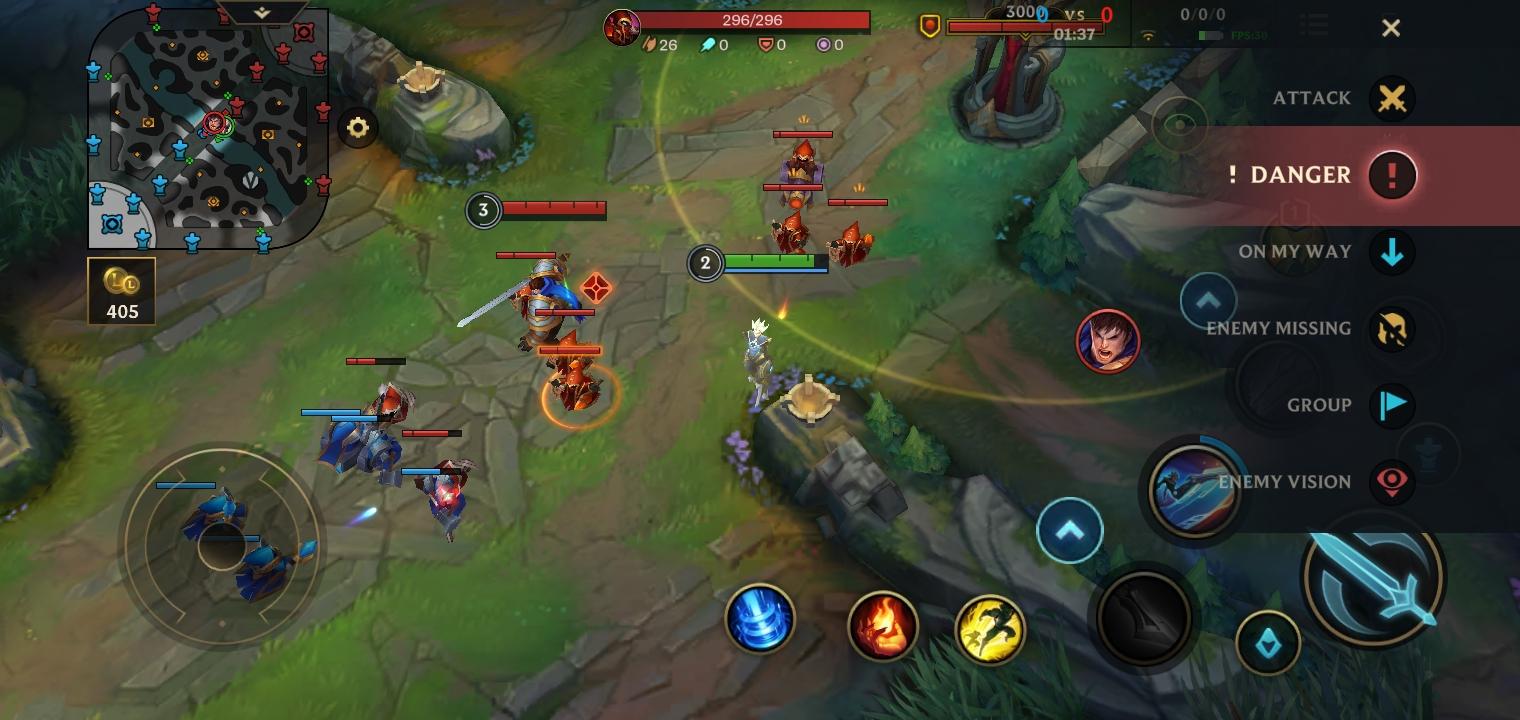This screenshot has width=1520, height=720.
Task: Open the minimap
Action: (x=208, y=130)
